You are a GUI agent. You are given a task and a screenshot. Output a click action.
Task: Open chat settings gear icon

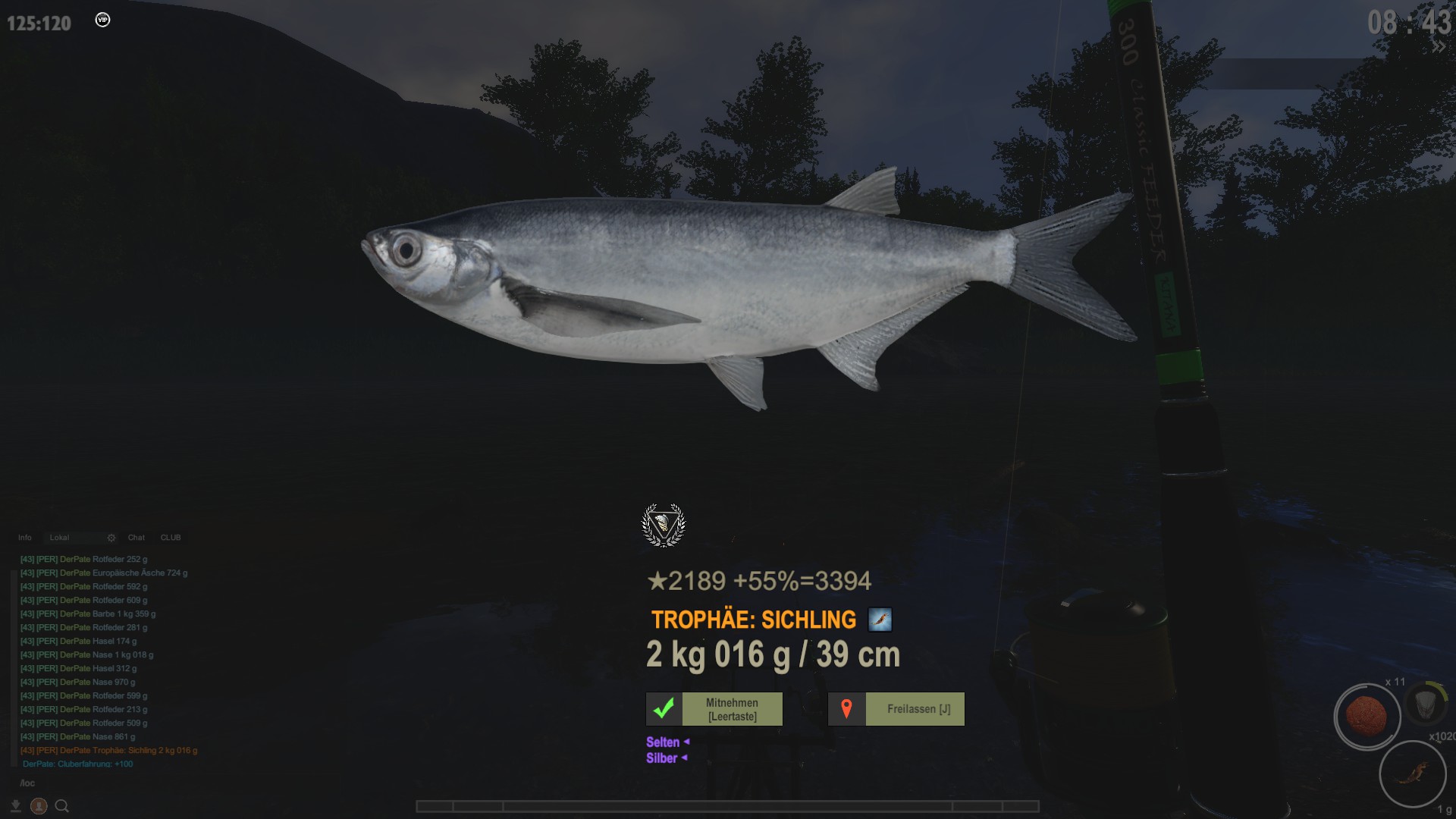coord(111,538)
